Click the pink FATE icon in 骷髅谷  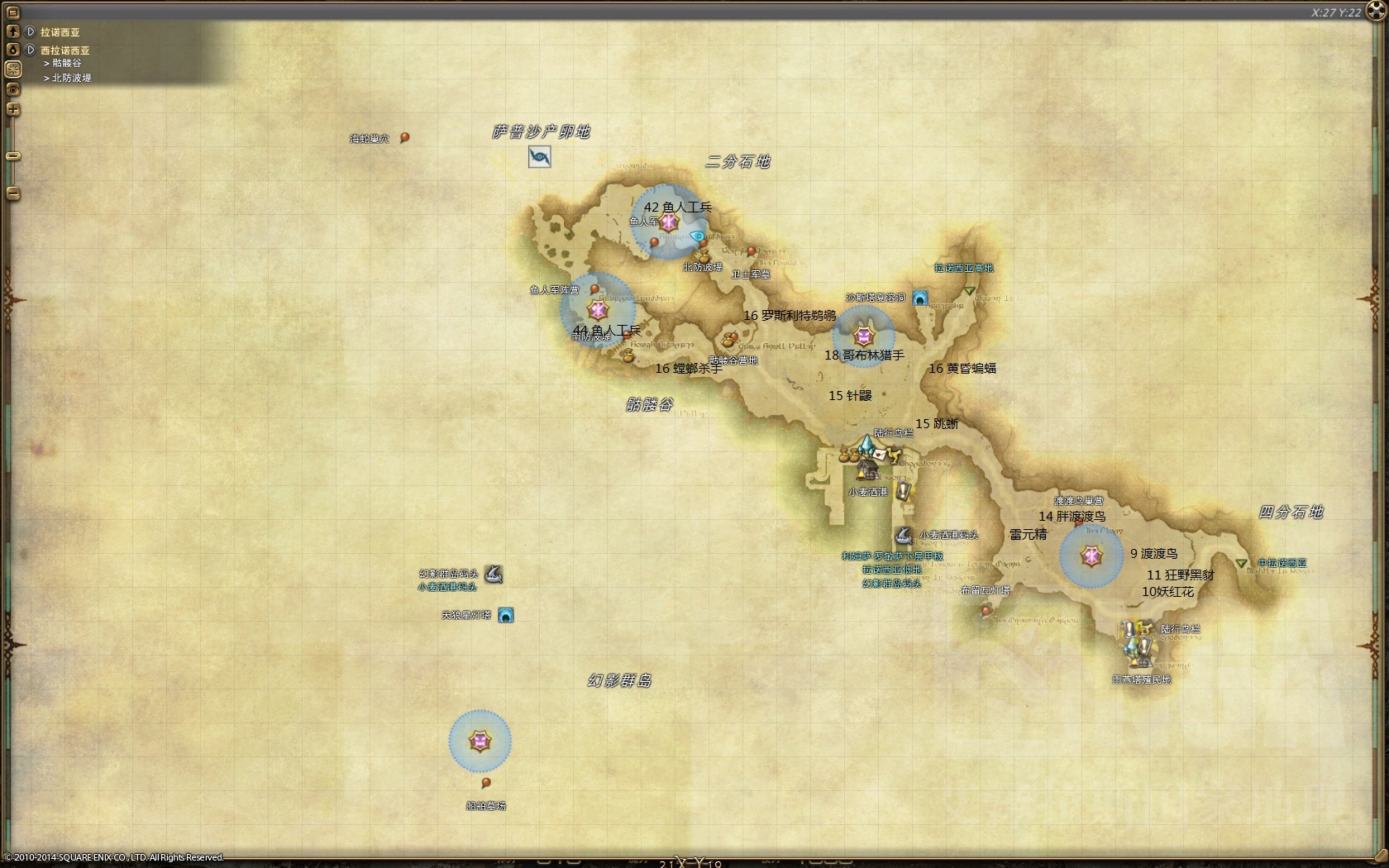pyautogui.click(x=599, y=310)
